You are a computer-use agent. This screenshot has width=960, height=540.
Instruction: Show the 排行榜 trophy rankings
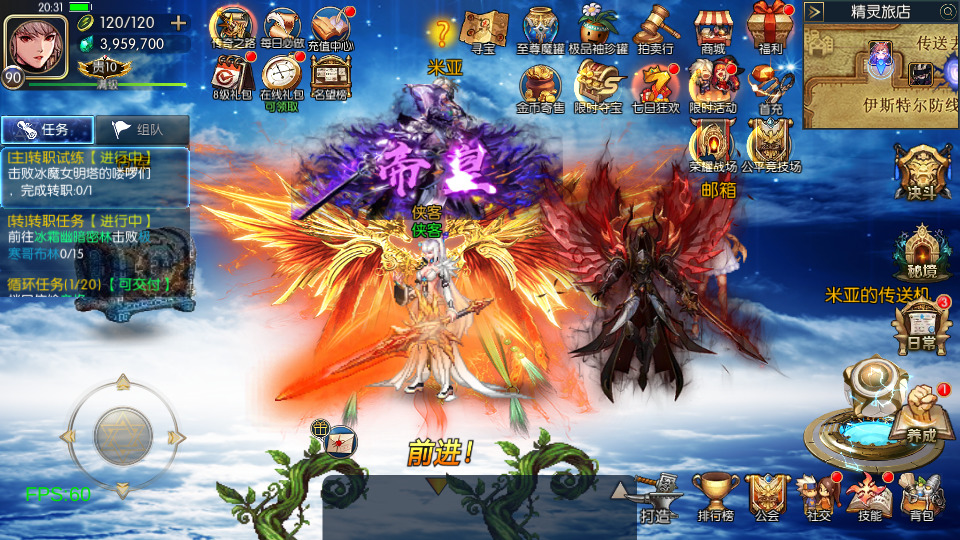click(715, 495)
